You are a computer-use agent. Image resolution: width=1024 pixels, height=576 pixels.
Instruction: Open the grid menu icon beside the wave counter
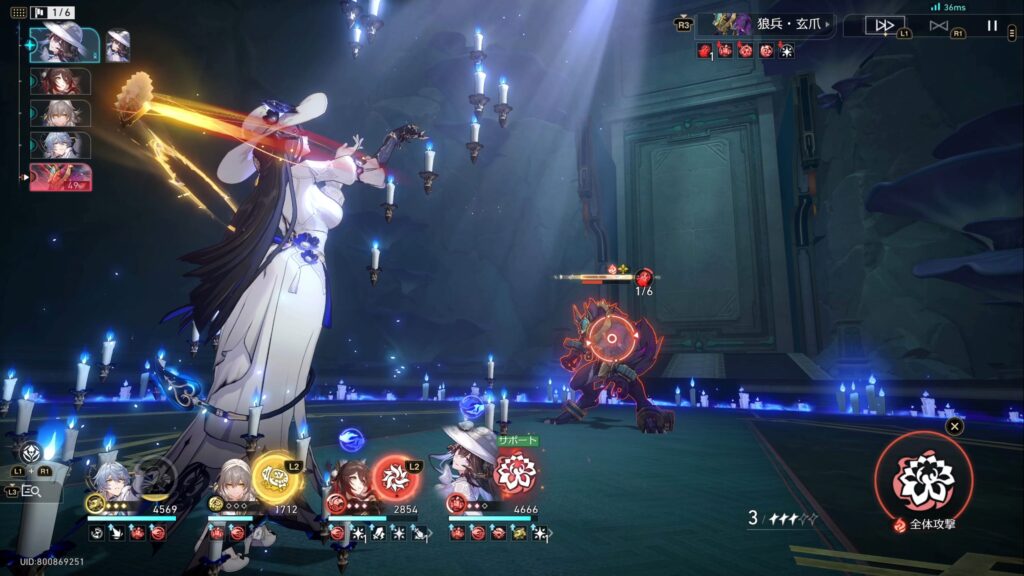19,13
